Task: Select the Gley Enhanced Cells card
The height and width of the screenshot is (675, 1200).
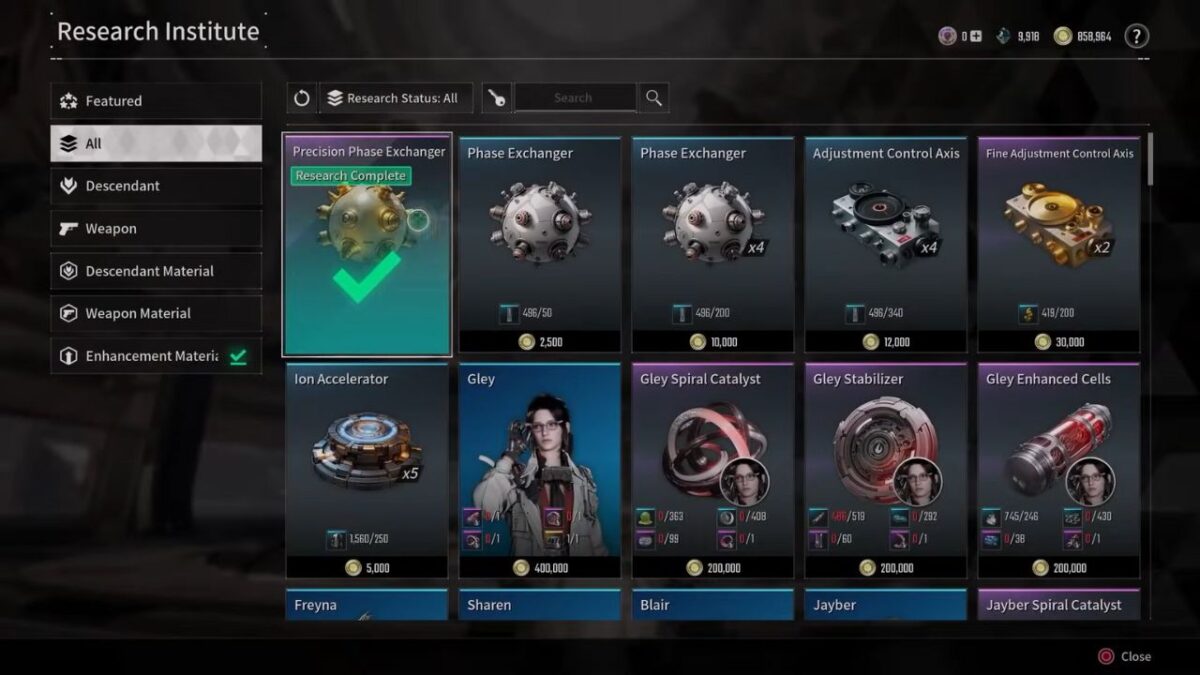Action: [1059, 471]
